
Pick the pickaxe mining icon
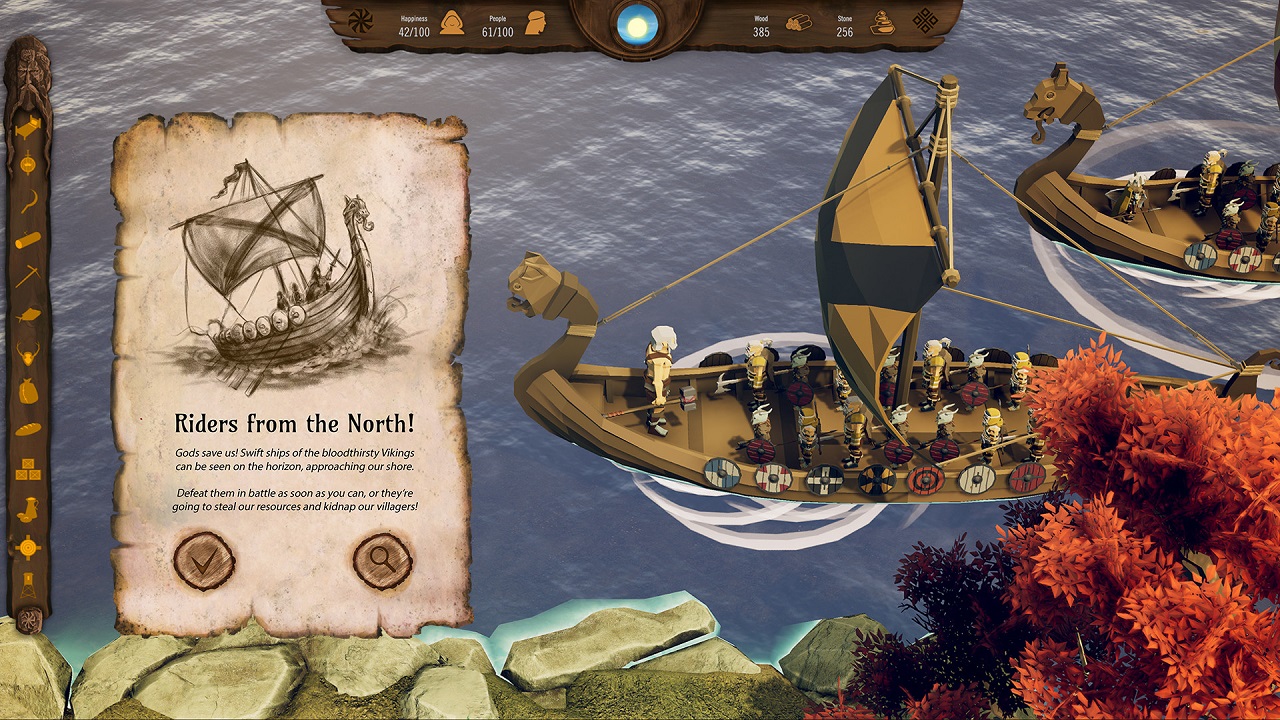point(28,277)
